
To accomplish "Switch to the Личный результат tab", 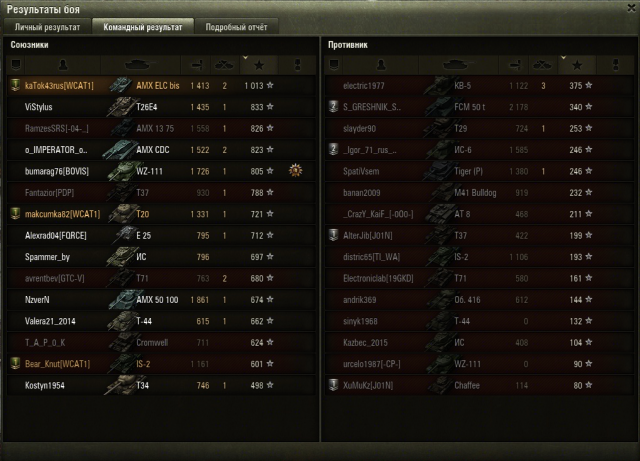I will click(45, 27).
